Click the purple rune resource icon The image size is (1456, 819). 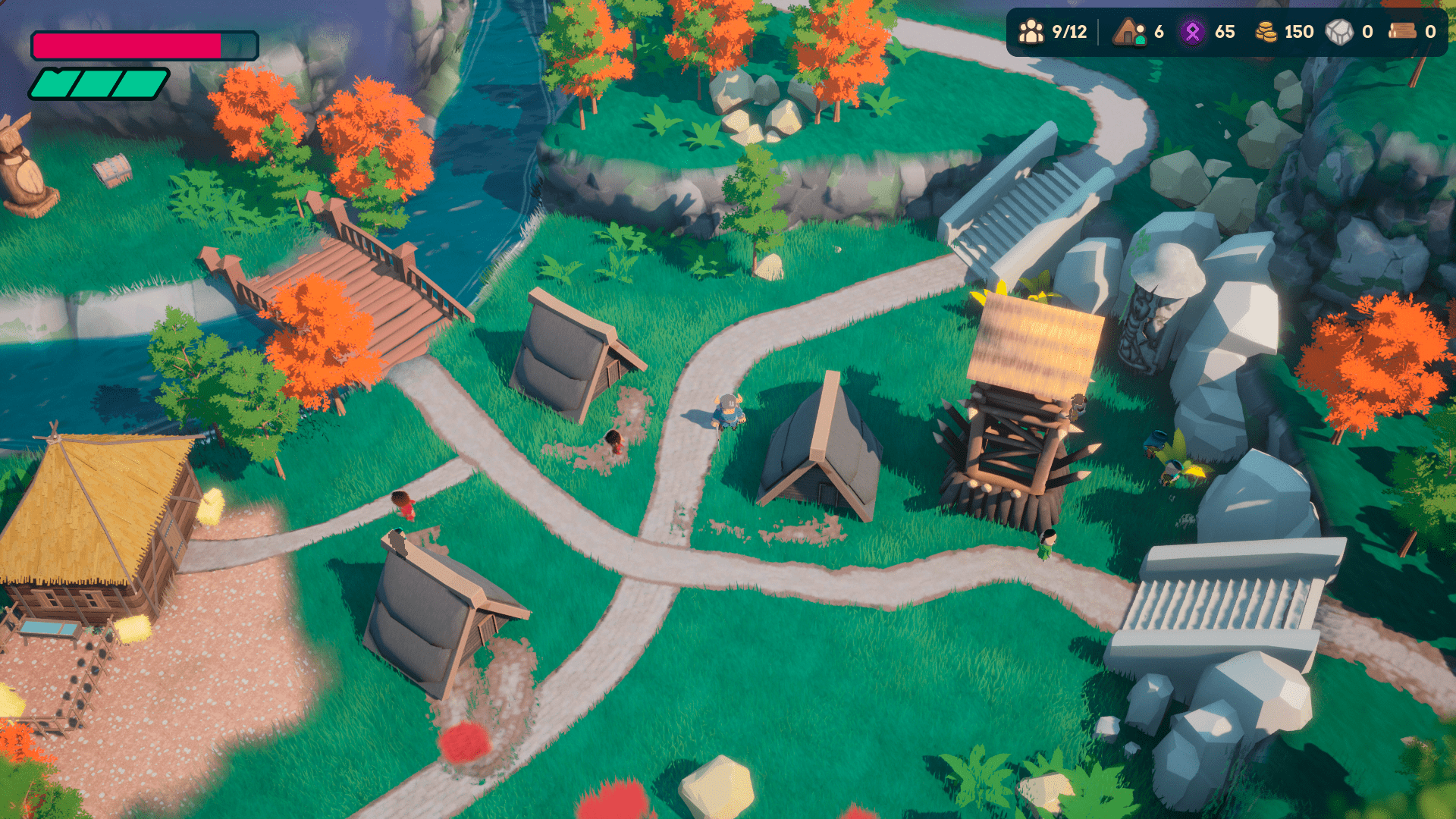[1192, 32]
